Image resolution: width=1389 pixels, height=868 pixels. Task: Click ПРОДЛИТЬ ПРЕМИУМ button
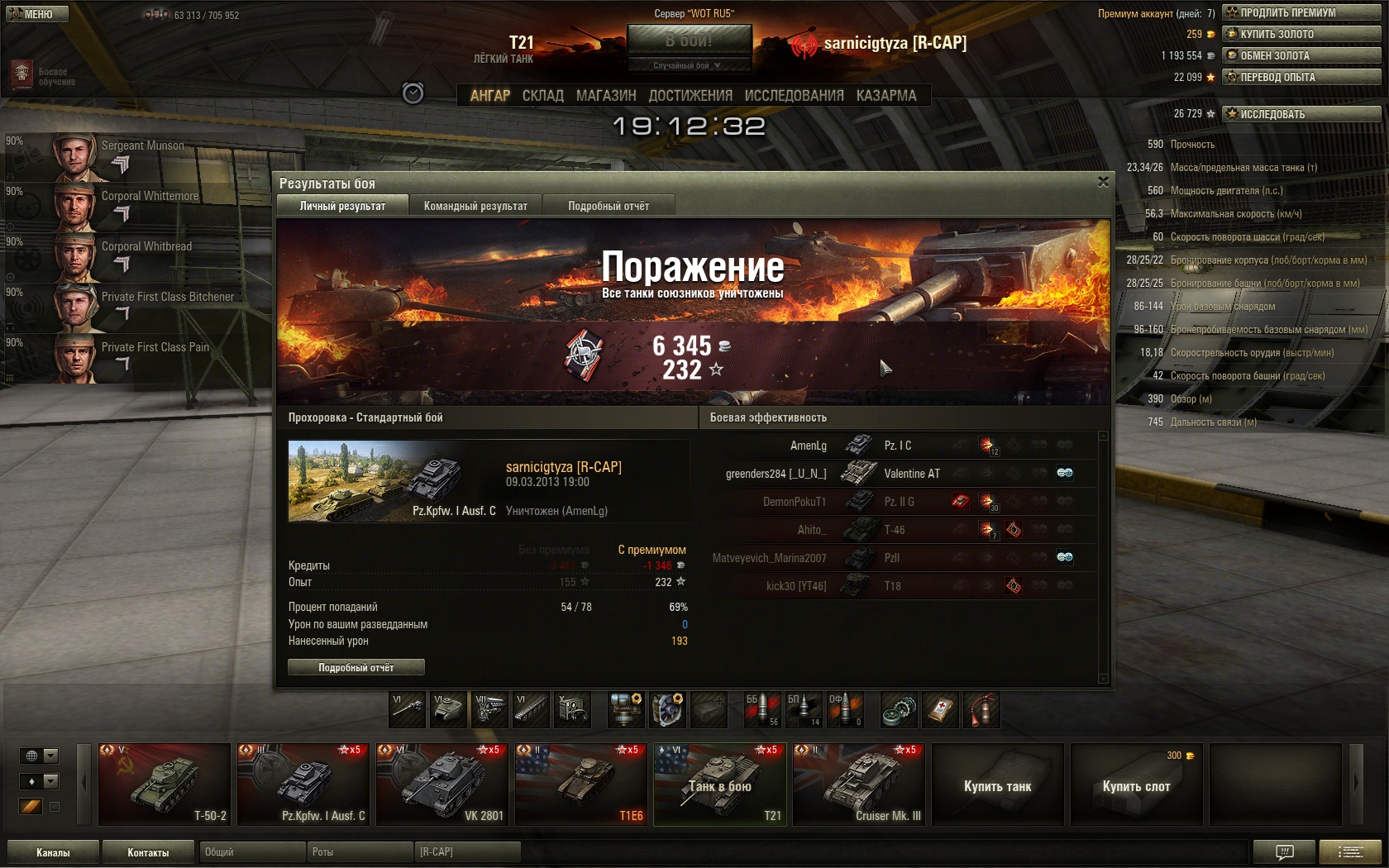(x=1301, y=12)
